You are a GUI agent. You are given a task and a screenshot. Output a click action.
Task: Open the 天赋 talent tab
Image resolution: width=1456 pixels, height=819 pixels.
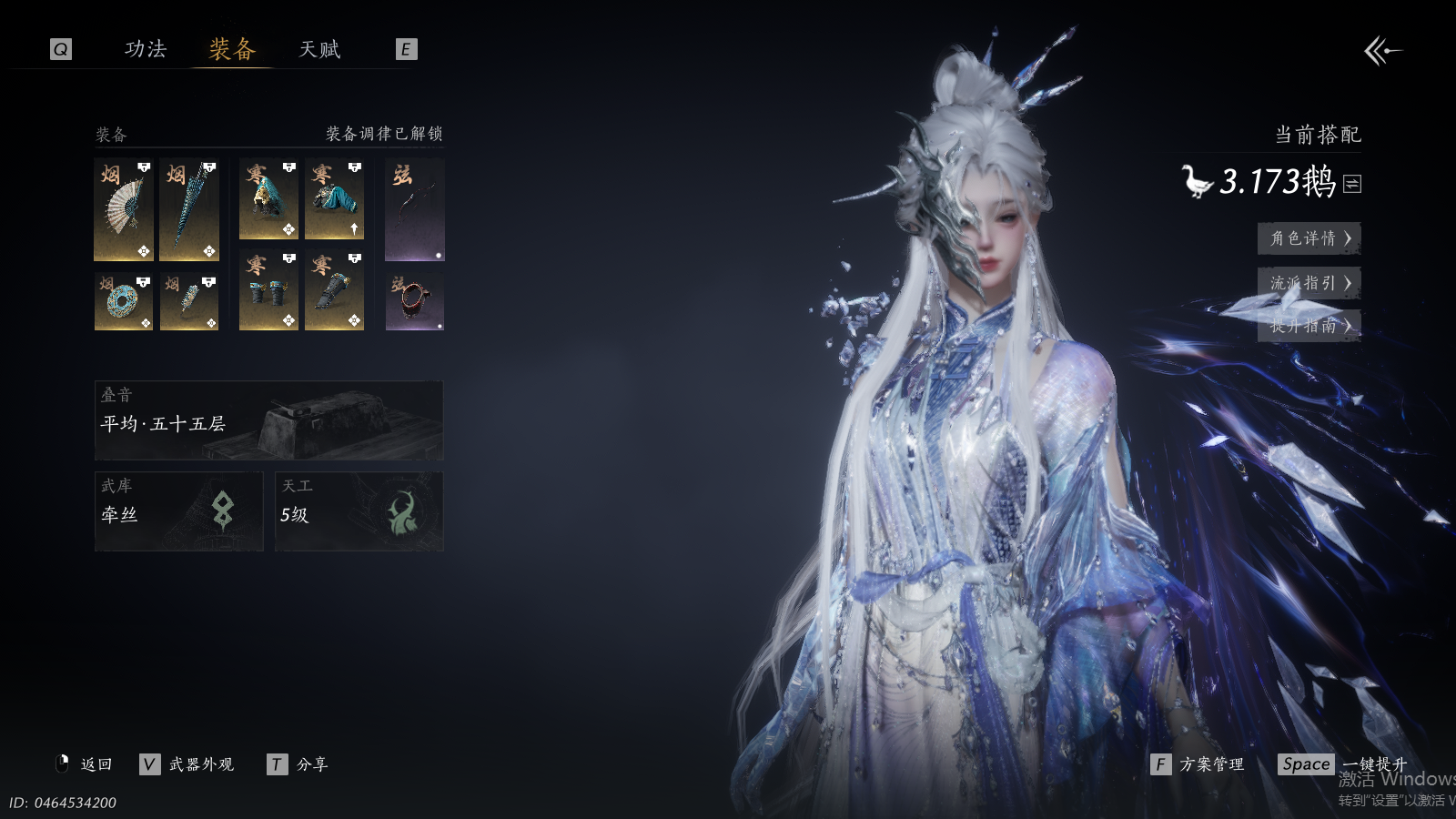click(x=319, y=49)
